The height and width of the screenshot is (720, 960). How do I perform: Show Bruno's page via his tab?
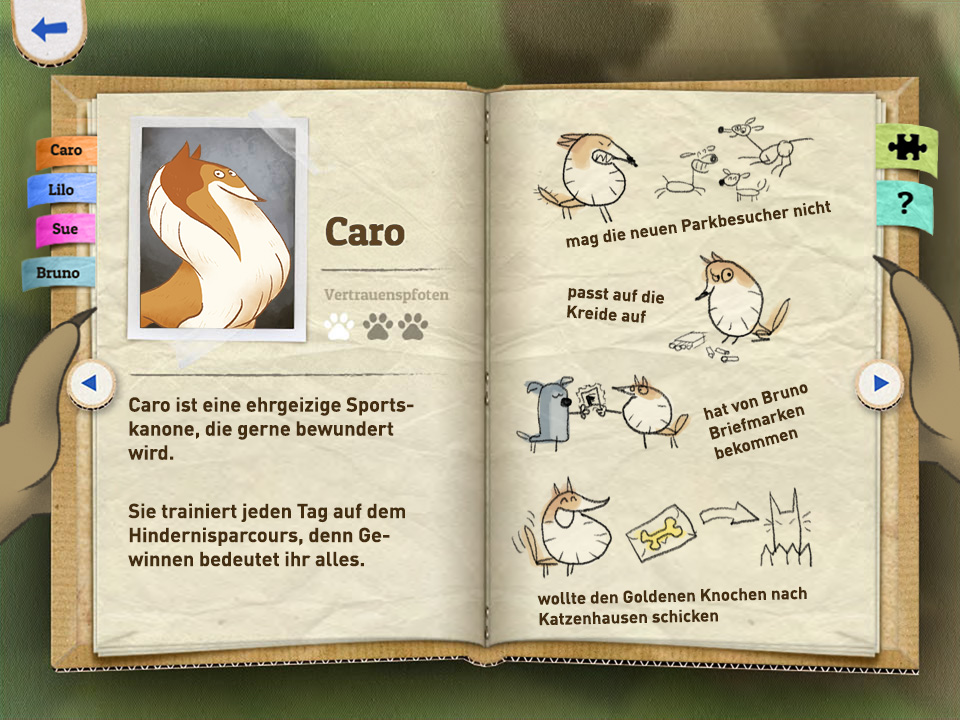(58, 272)
